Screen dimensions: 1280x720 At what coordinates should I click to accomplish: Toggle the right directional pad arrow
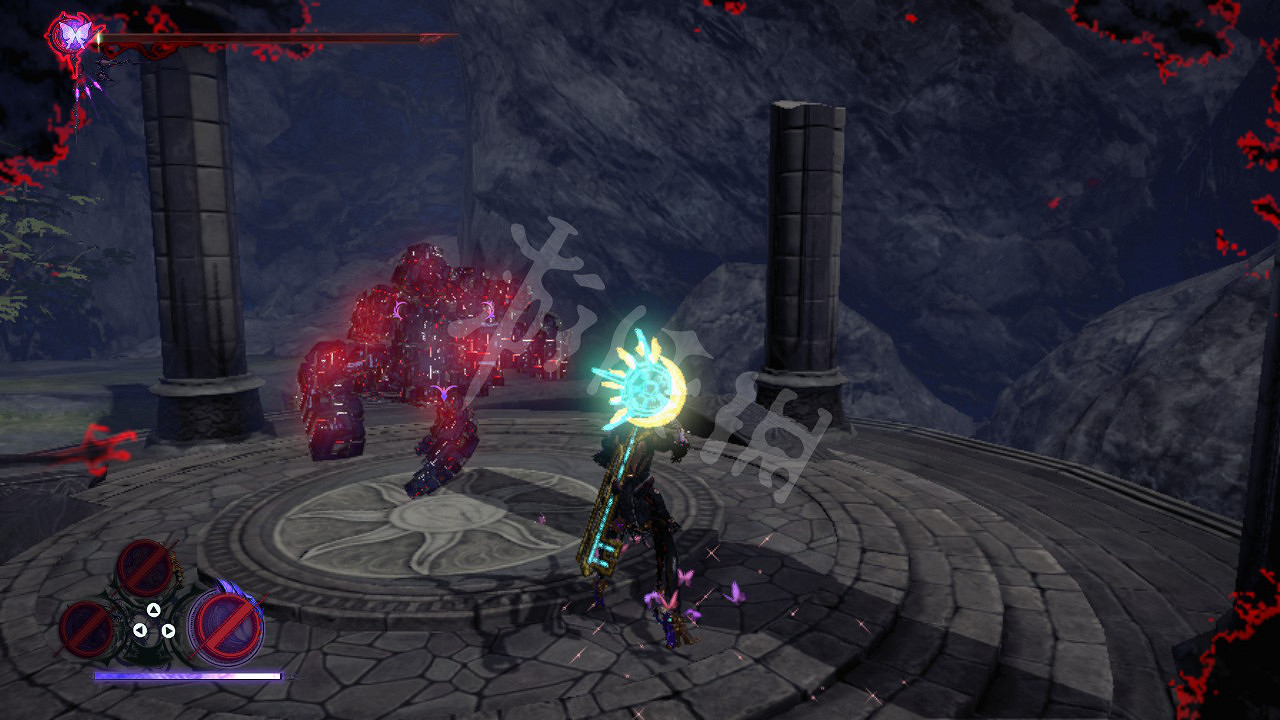point(170,630)
